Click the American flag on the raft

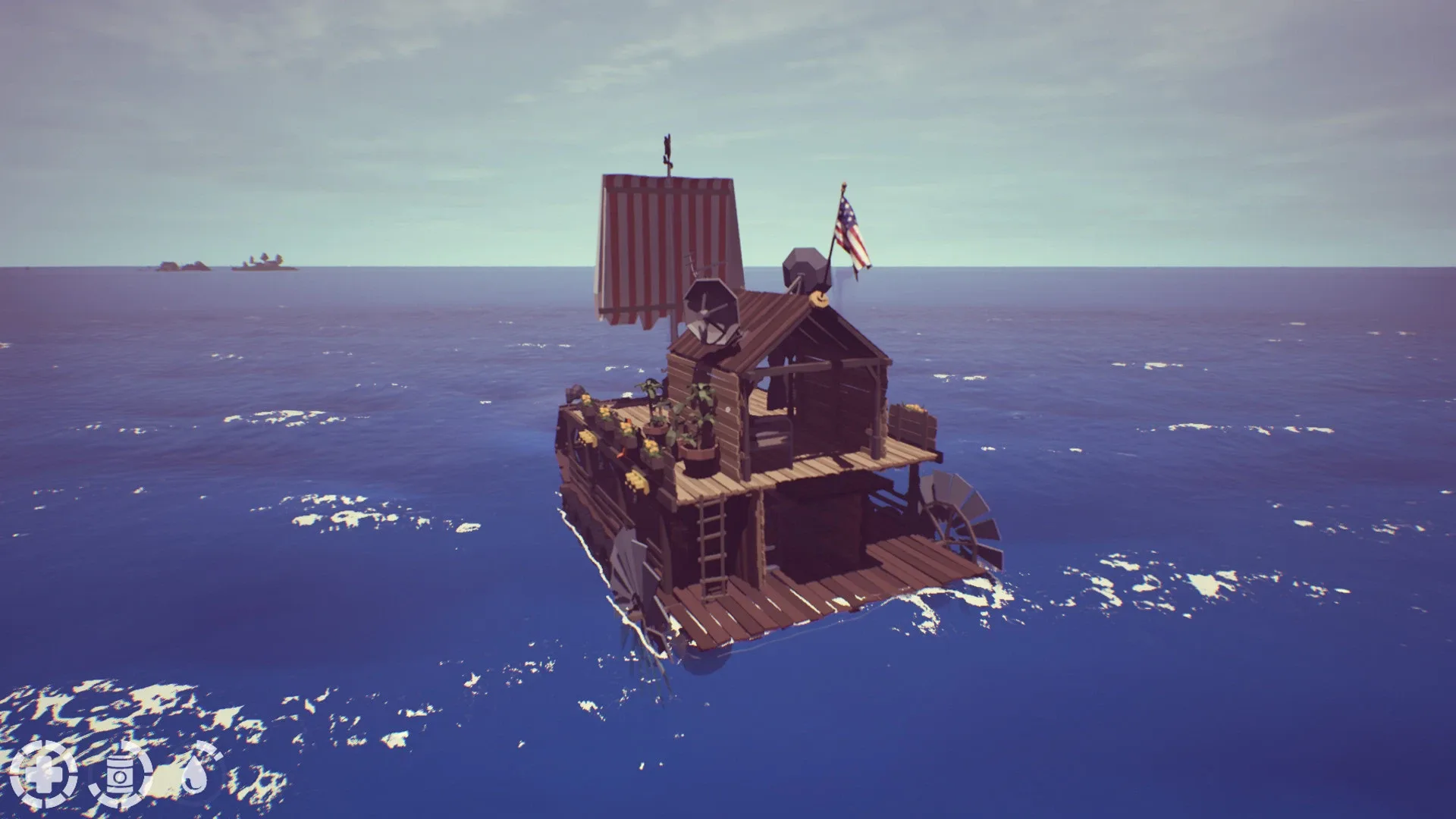point(851,231)
